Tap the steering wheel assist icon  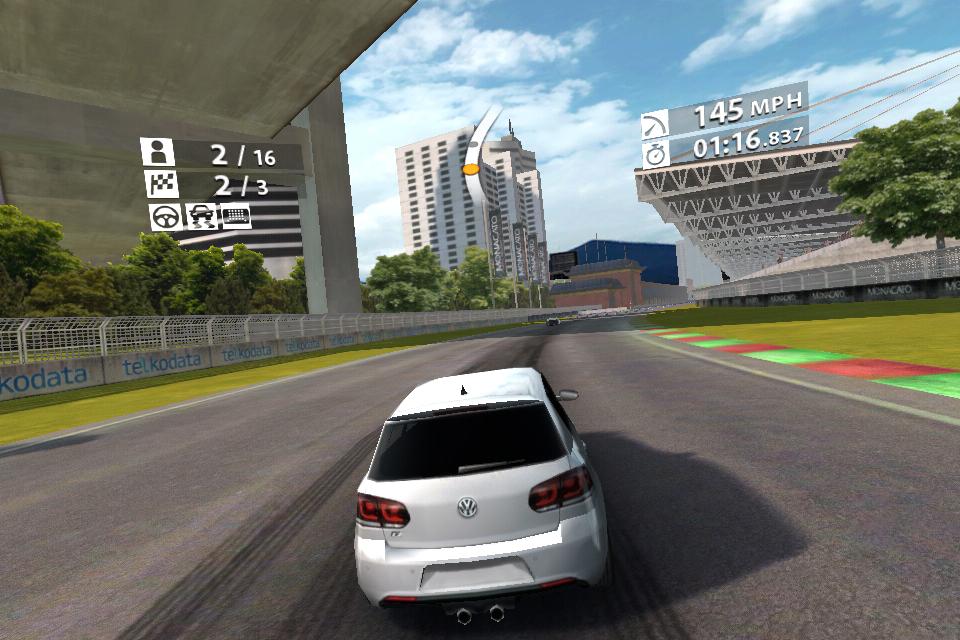point(165,216)
